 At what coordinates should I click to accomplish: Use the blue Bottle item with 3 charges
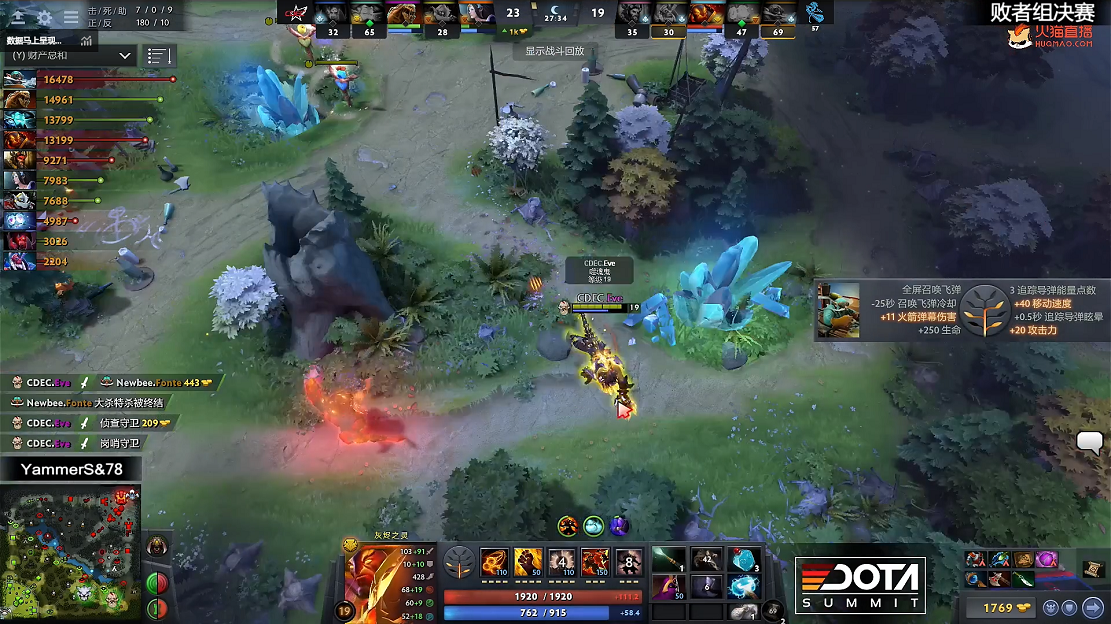coord(743,561)
